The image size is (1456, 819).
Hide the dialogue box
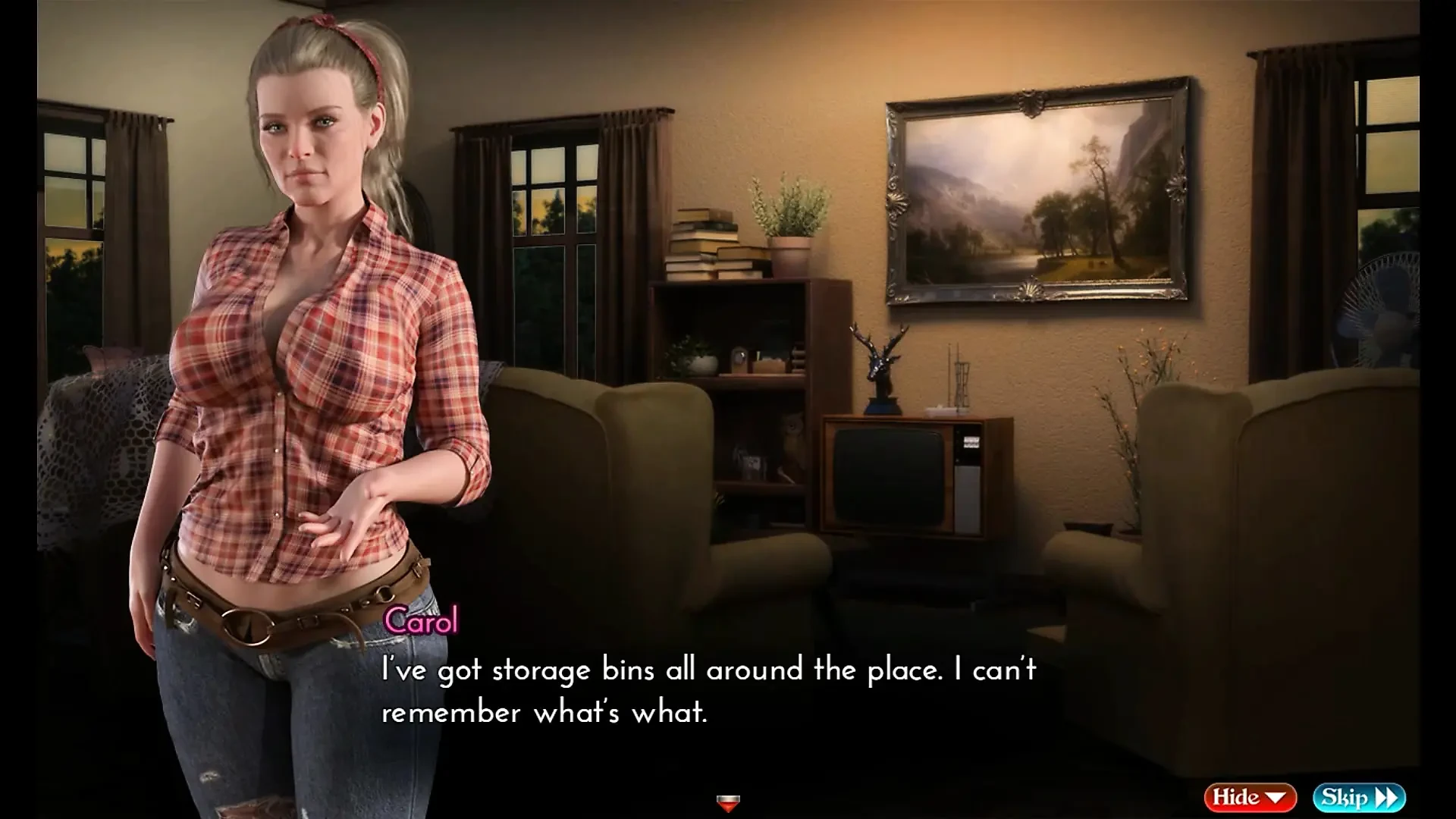click(1250, 797)
